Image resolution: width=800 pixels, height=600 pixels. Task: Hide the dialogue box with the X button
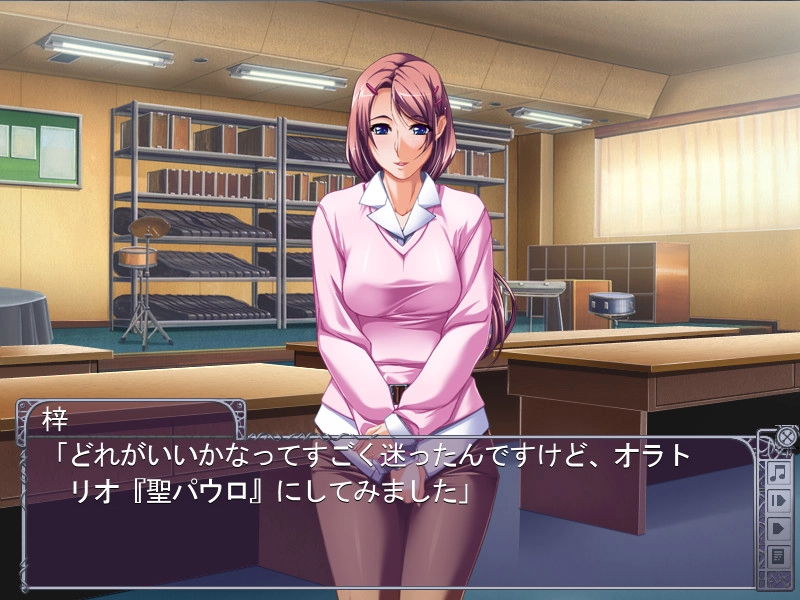point(786,437)
